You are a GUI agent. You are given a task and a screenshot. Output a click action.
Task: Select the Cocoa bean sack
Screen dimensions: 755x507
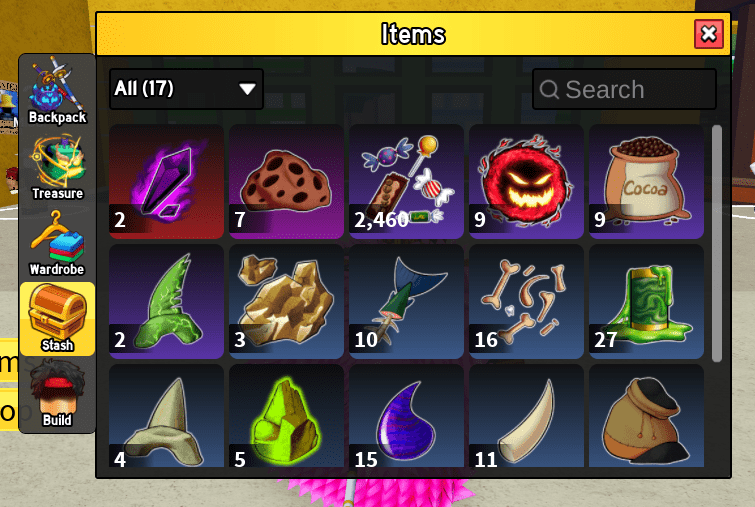click(646, 181)
